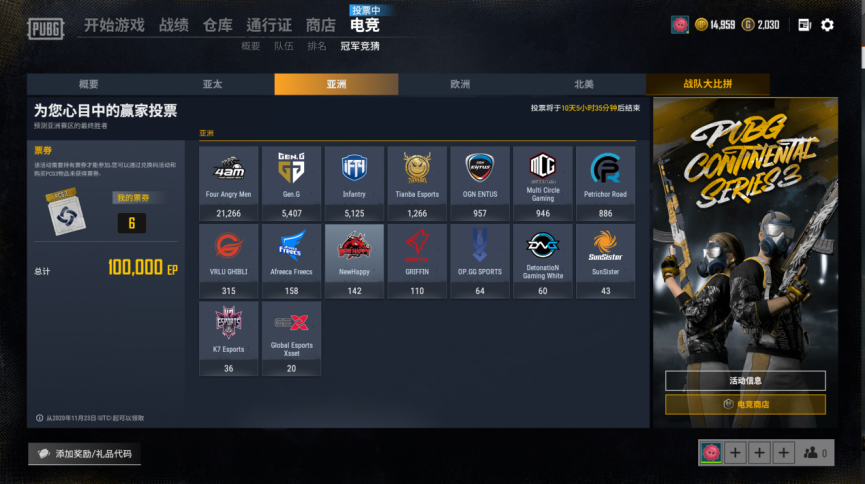Click 添加奖励/礼品代码 button
Image resolution: width=865 pixels, height=484 pixels.
click(x=84, y=454)
